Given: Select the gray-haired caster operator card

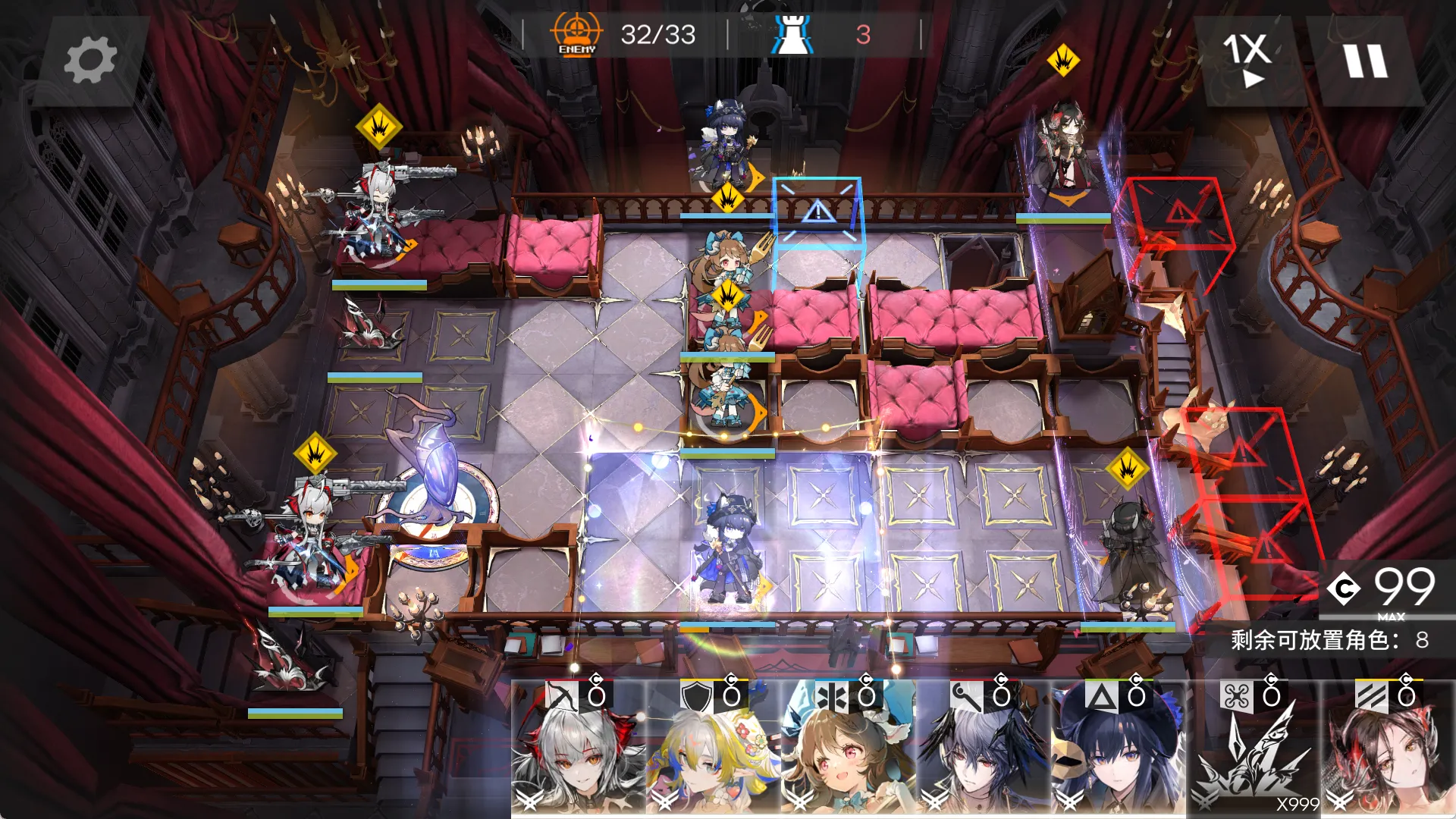Looking at the screenshot, I should (x=983, y=747).
